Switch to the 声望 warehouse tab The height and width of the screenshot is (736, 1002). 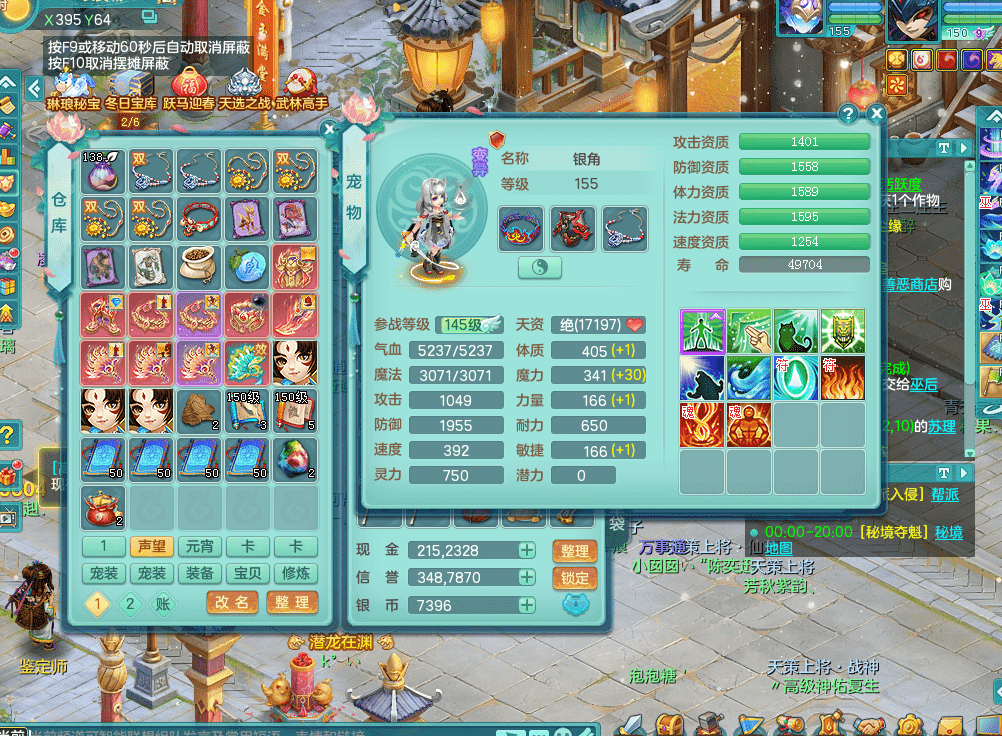pyautogui.click(x=152, y=547)
